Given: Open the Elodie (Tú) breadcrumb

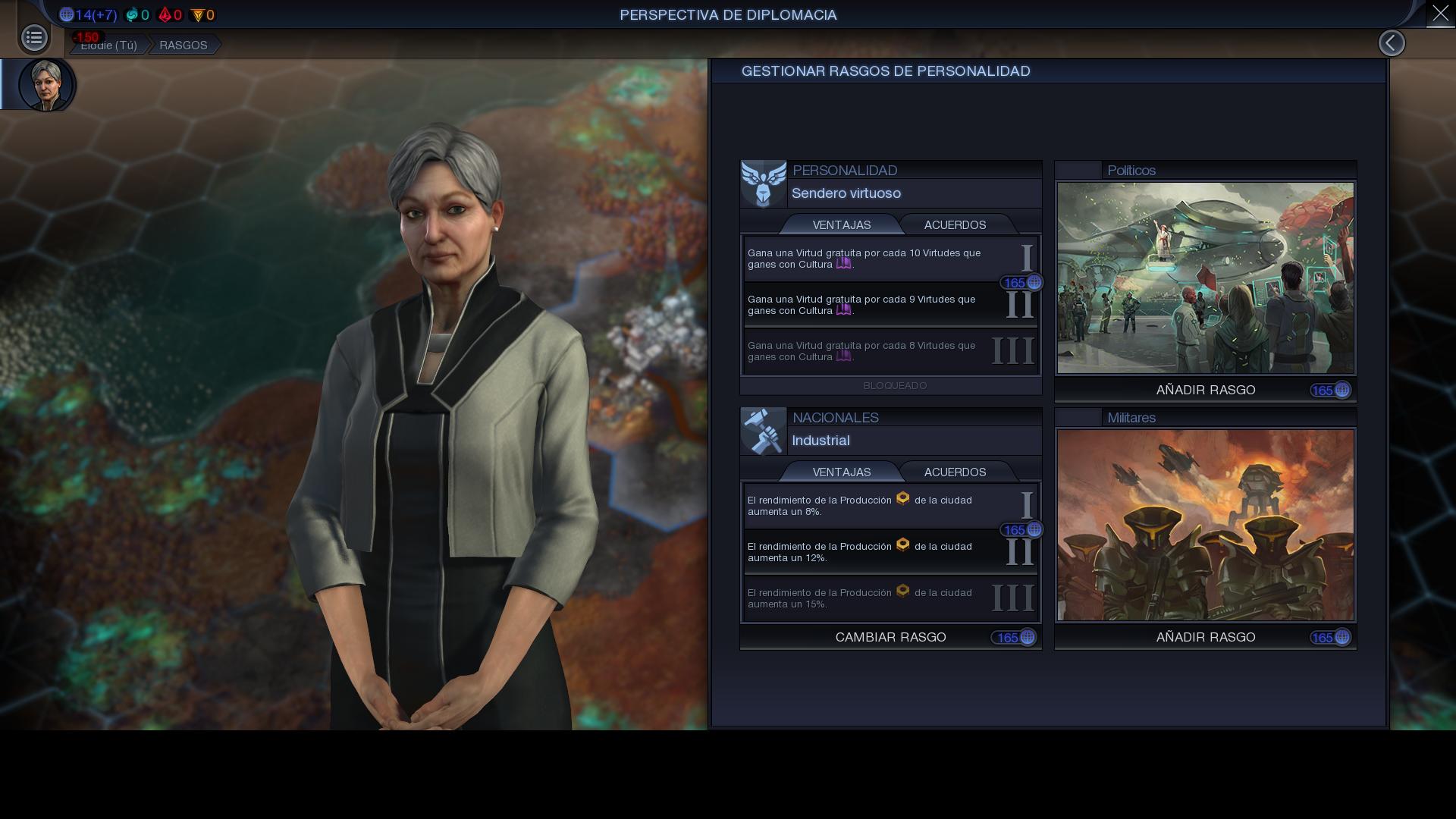Looking at the screenshot, I should [108, 45].
